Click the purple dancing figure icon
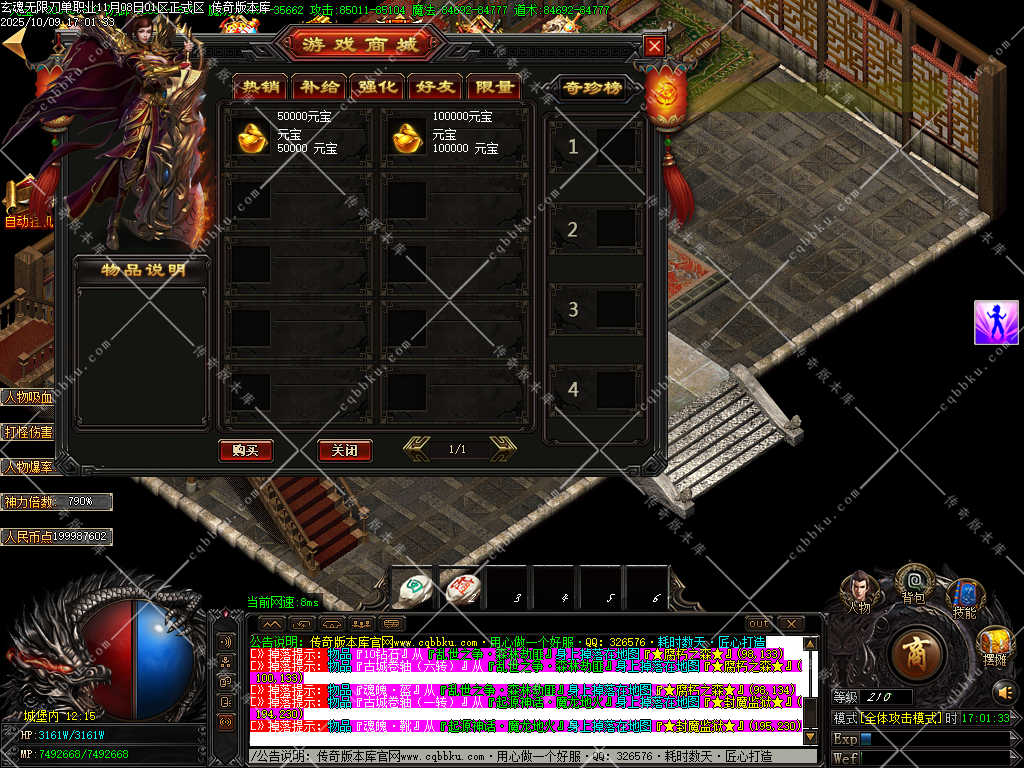The width and height of the screenshot is (1024, 768). click(996, 322)
